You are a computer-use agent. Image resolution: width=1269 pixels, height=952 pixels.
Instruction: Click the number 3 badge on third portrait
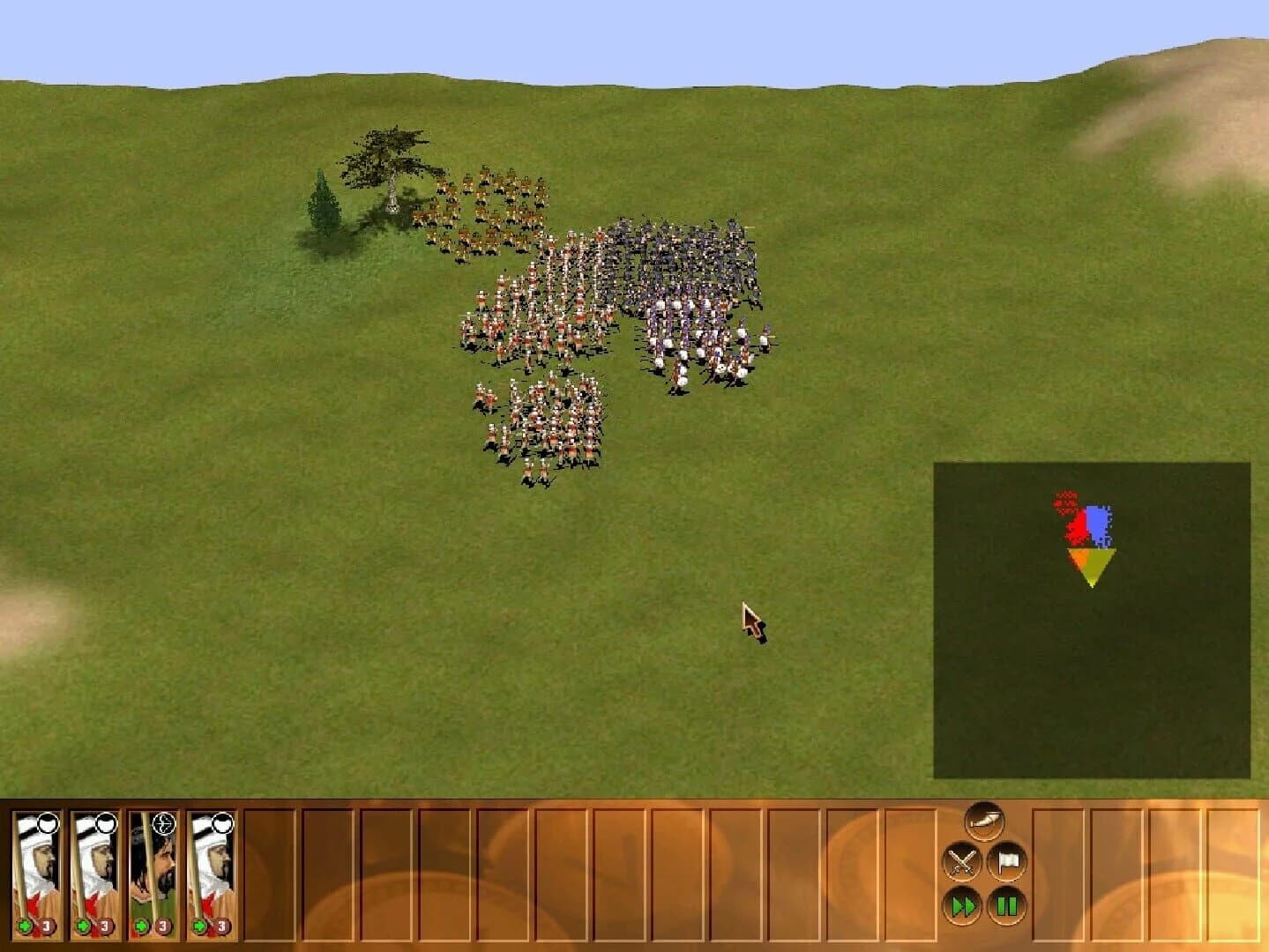pos(162,926)
